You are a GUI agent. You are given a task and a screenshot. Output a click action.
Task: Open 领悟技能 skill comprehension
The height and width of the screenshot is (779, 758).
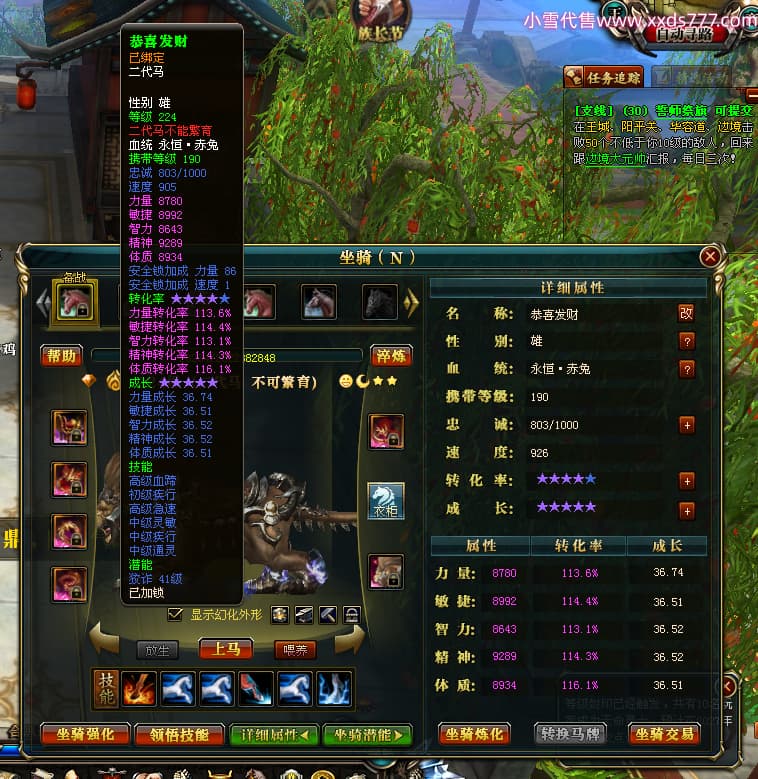click(180, 735)
